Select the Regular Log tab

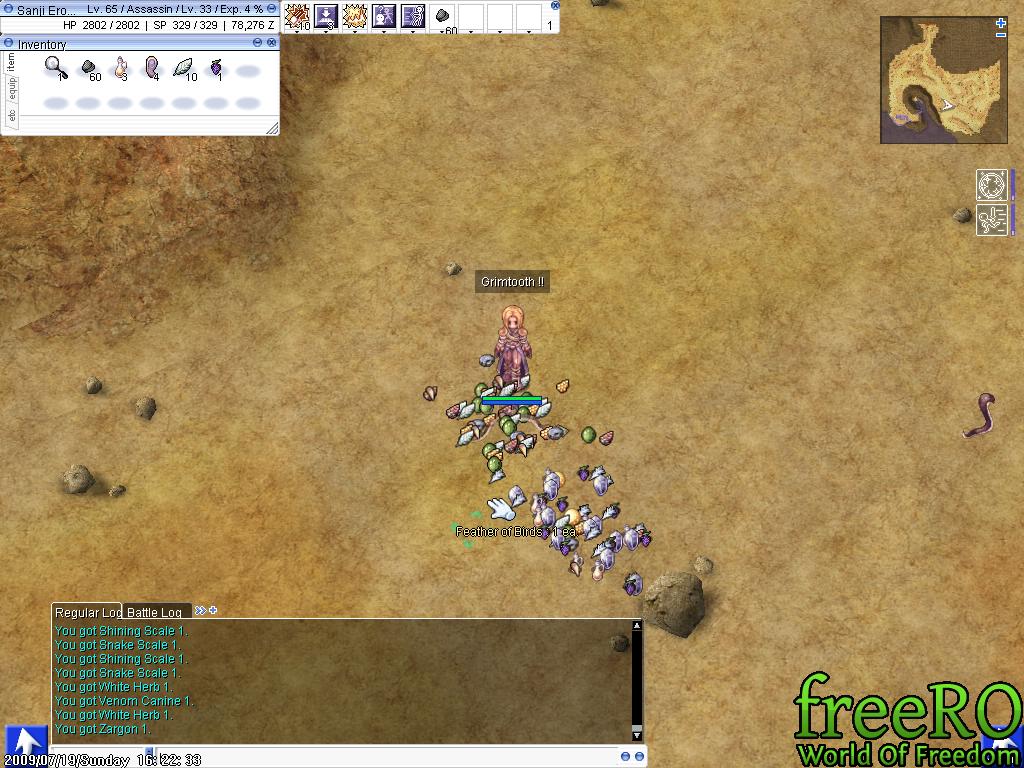(x=88, y=612)
